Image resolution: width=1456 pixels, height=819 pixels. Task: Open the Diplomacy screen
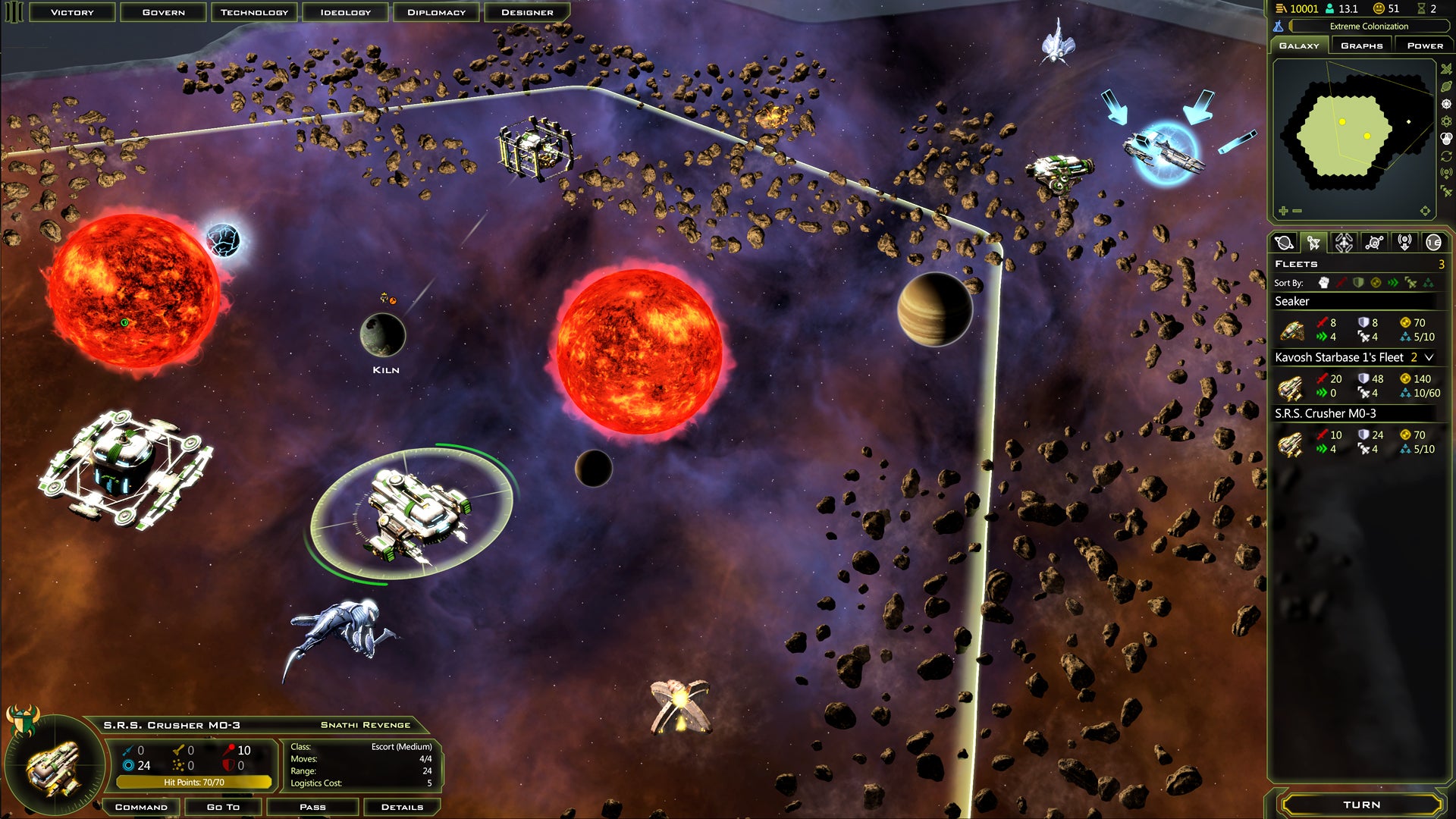(x=436, y=12)
